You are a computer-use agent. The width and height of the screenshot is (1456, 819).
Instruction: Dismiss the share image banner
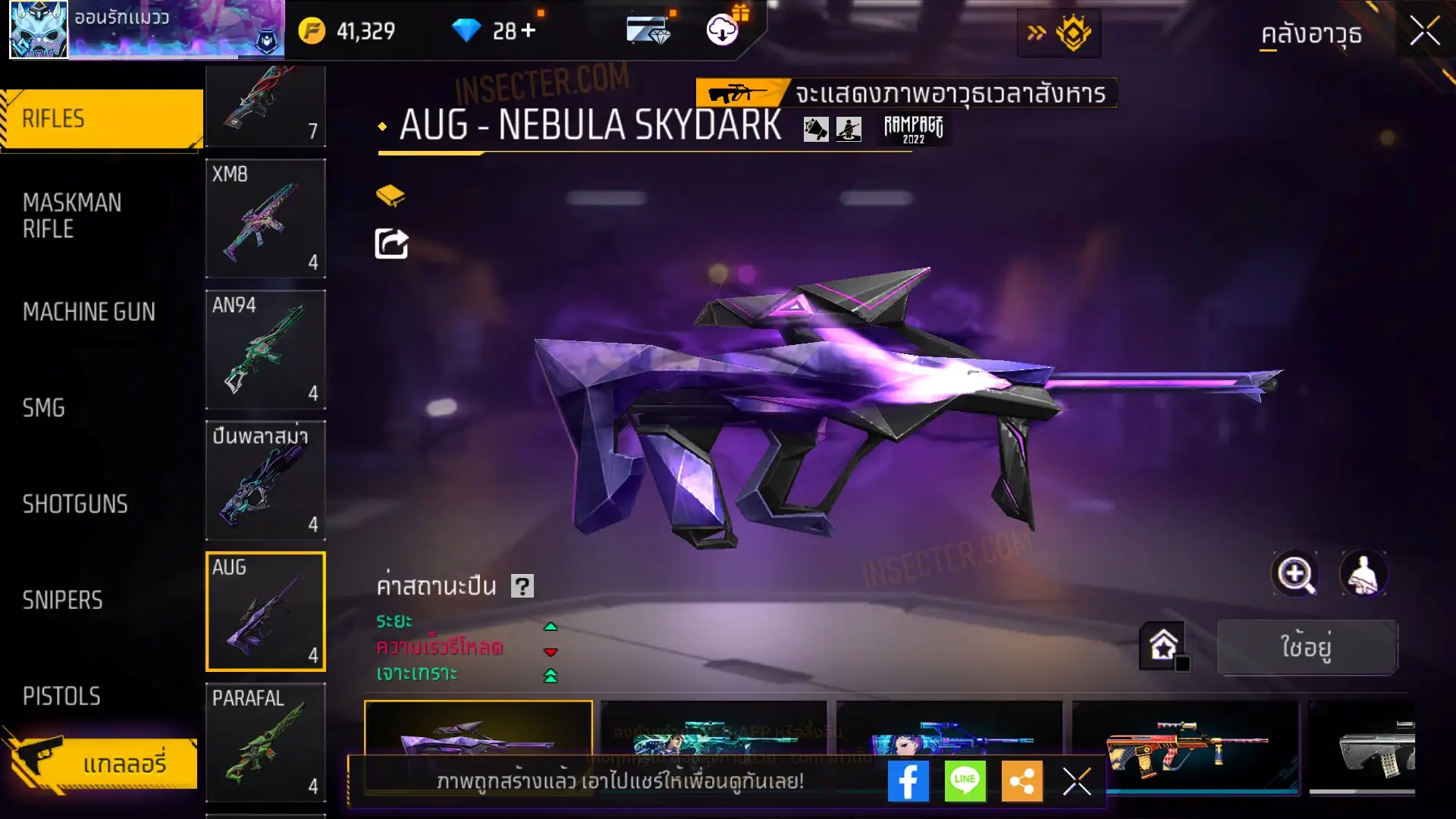pyautogui.click(x=1076, y=781)
